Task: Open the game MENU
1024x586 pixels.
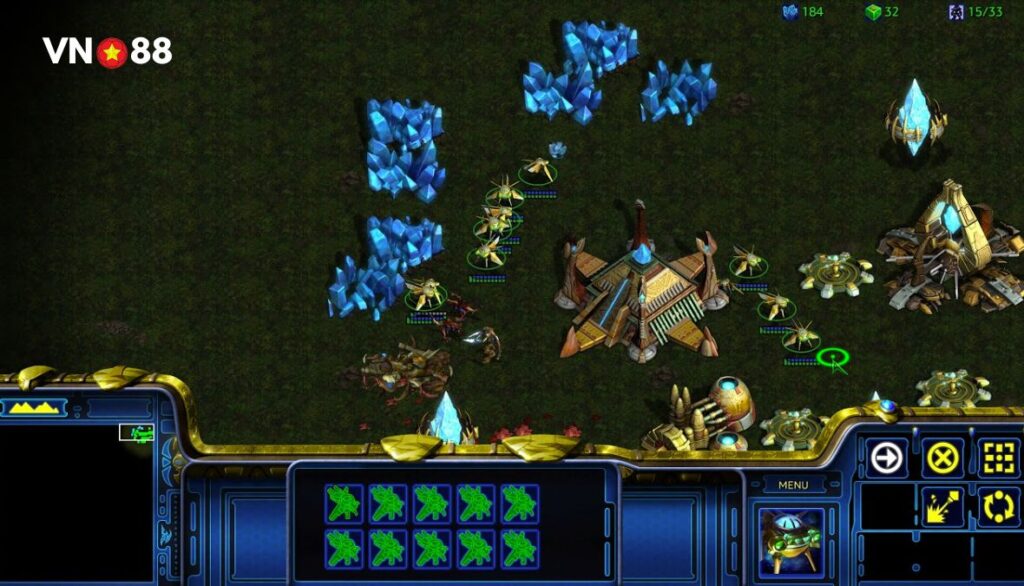Action: tap(792, 486)
